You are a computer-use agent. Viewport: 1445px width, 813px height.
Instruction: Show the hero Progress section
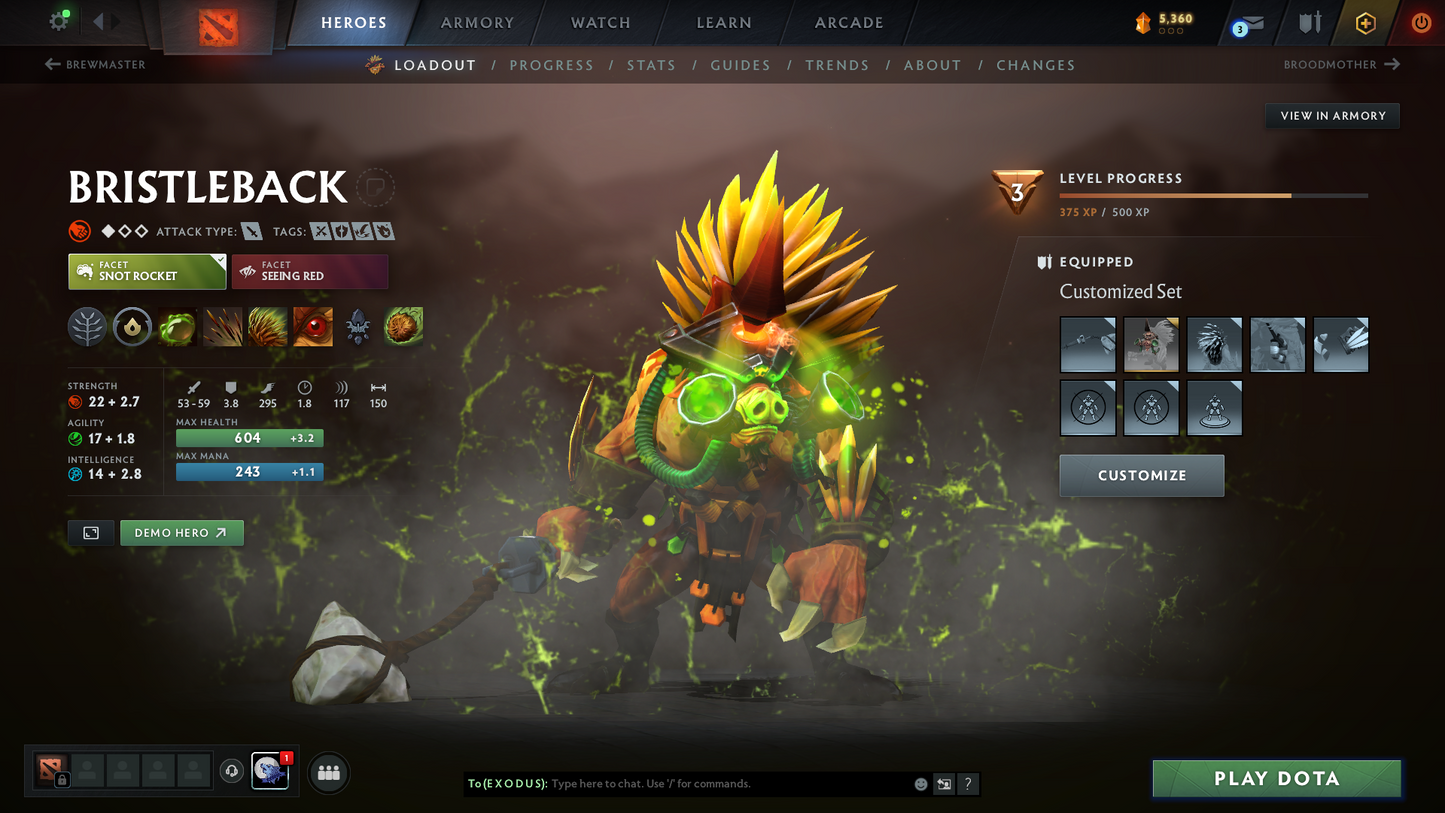(x=551, y=65)
